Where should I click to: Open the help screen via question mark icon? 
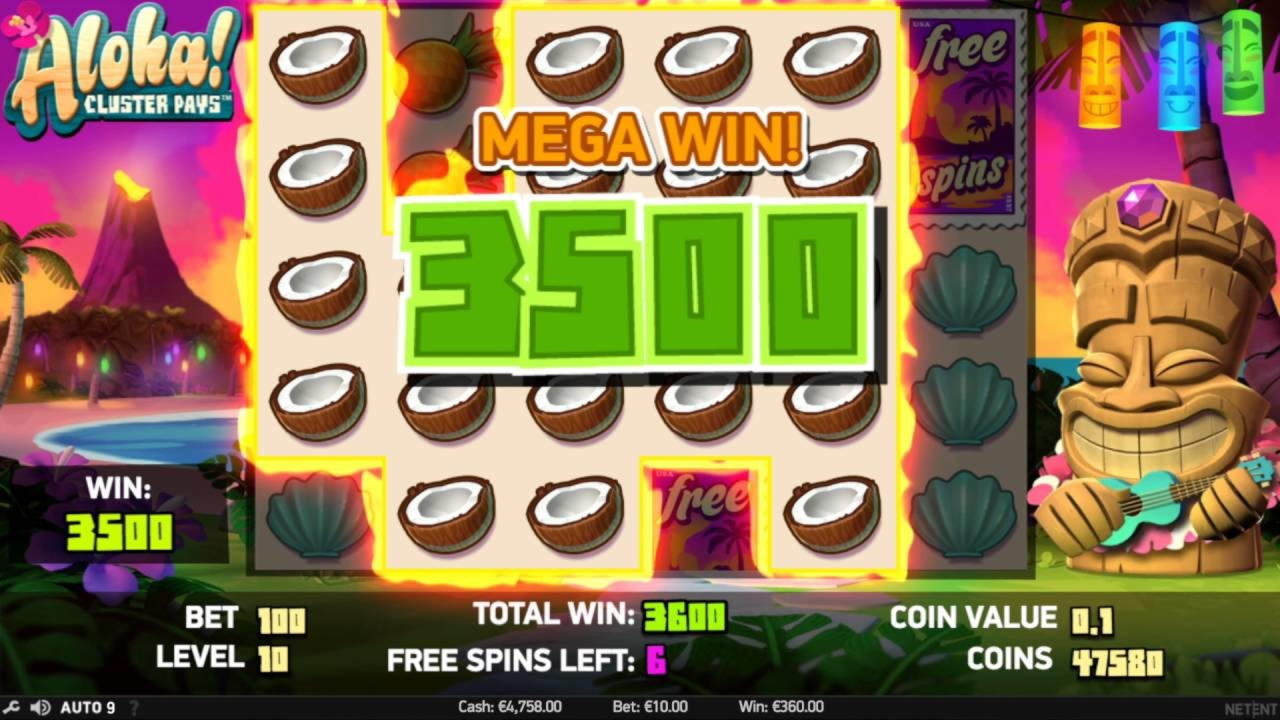[133, 707]
